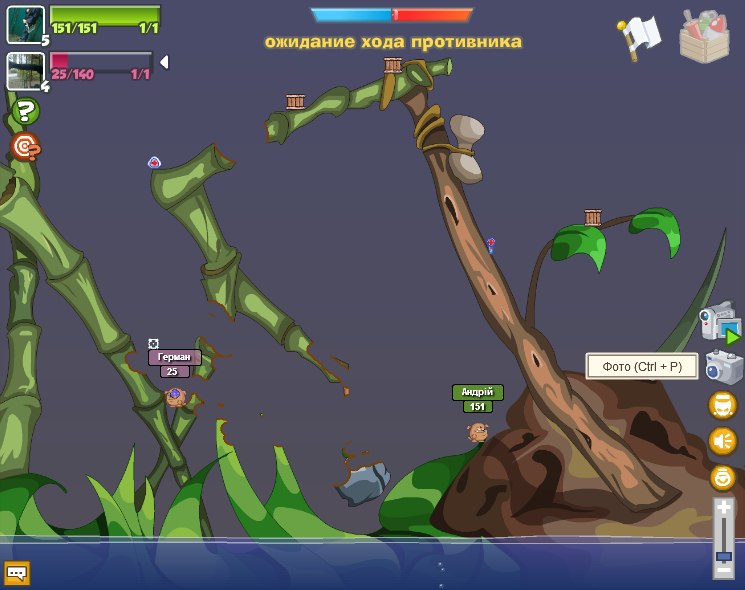Open the chat with the speech bubble button

pyautogui.click(x=17, y=573)
